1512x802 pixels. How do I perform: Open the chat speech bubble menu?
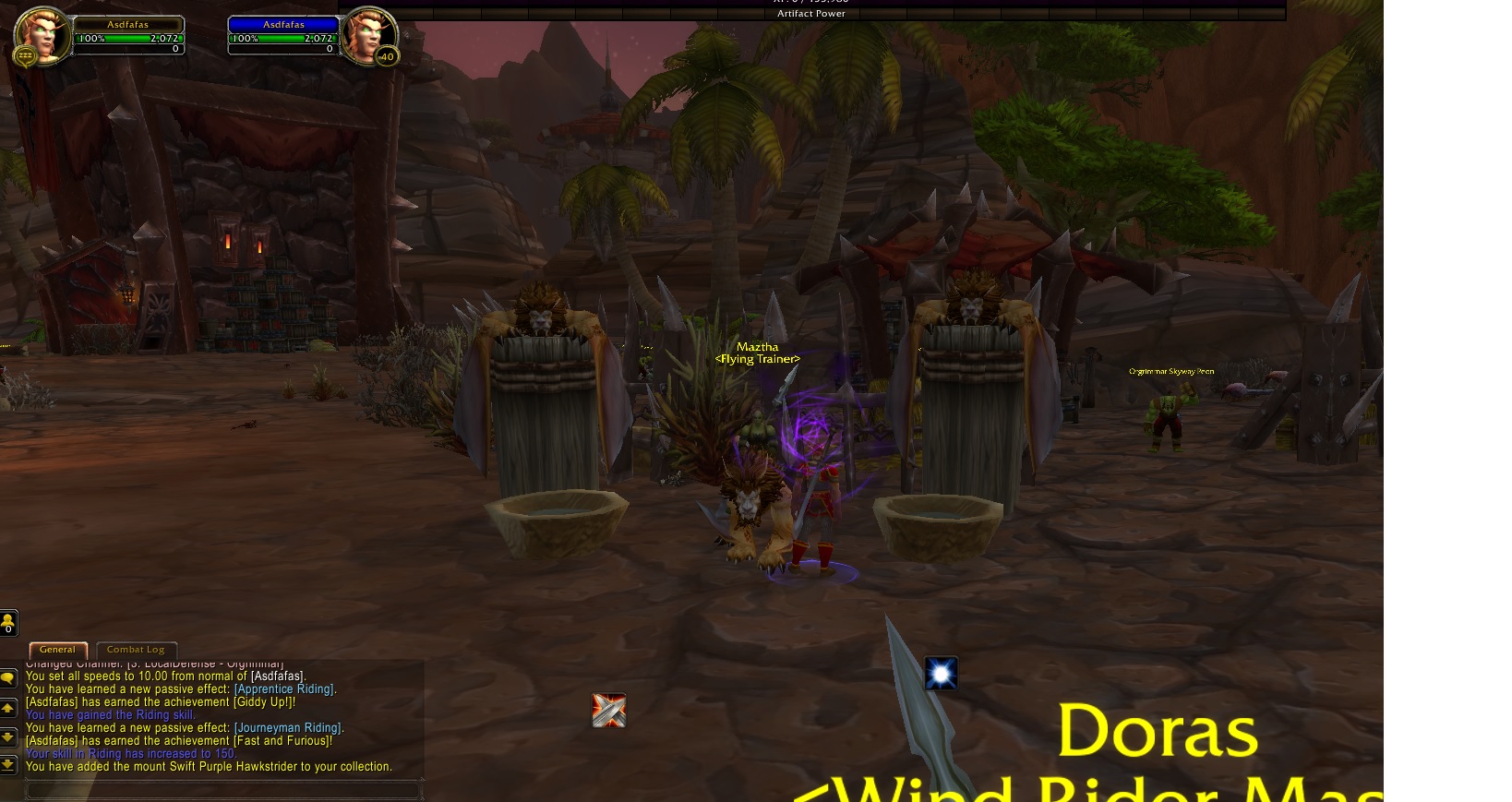(8, 679)
